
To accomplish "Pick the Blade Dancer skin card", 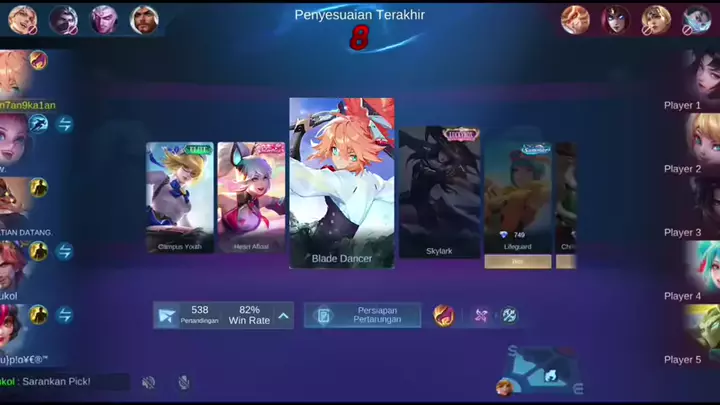I will 341,183.
